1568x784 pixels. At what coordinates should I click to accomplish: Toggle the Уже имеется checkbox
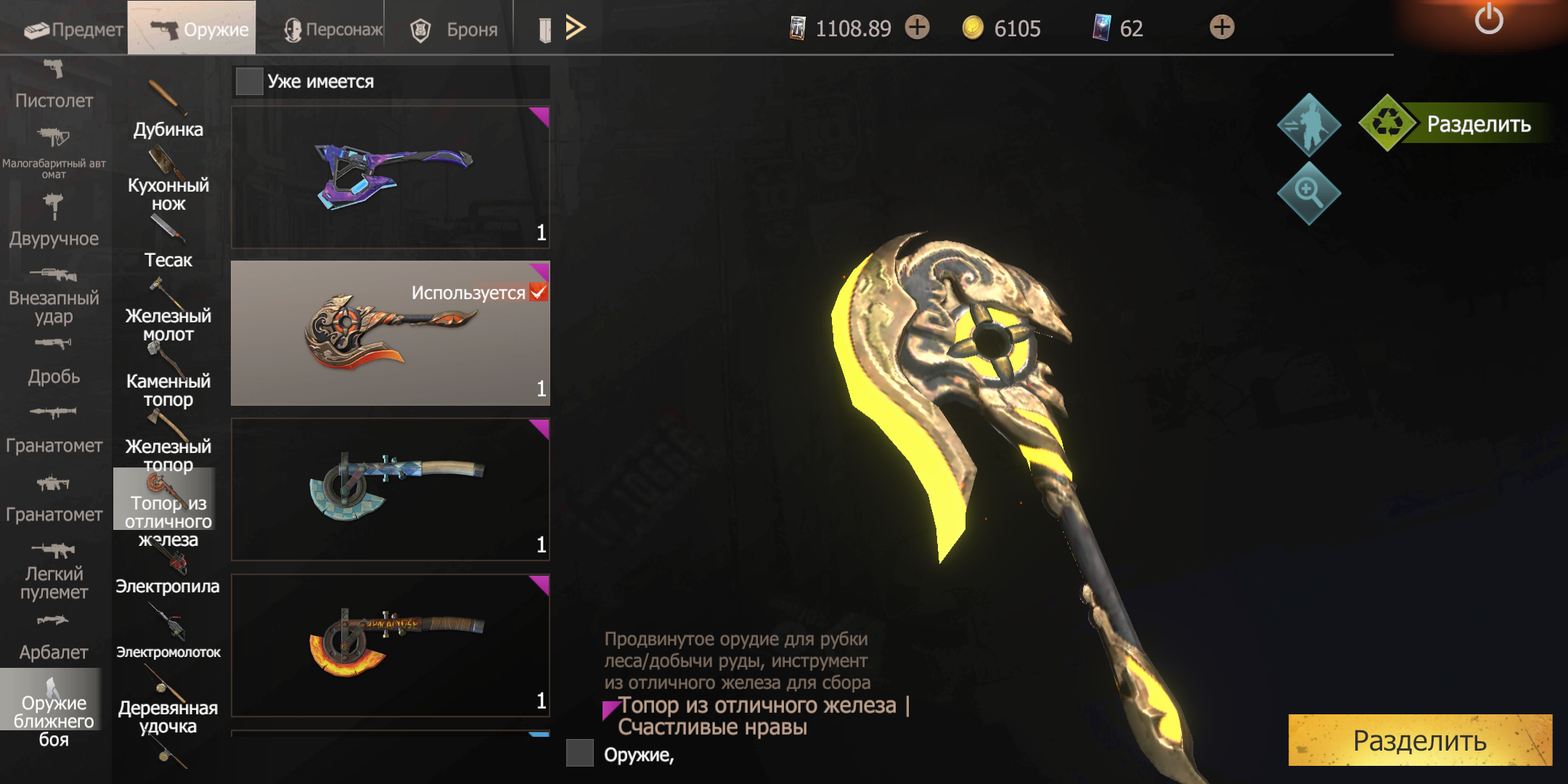(x=249, y=81)
